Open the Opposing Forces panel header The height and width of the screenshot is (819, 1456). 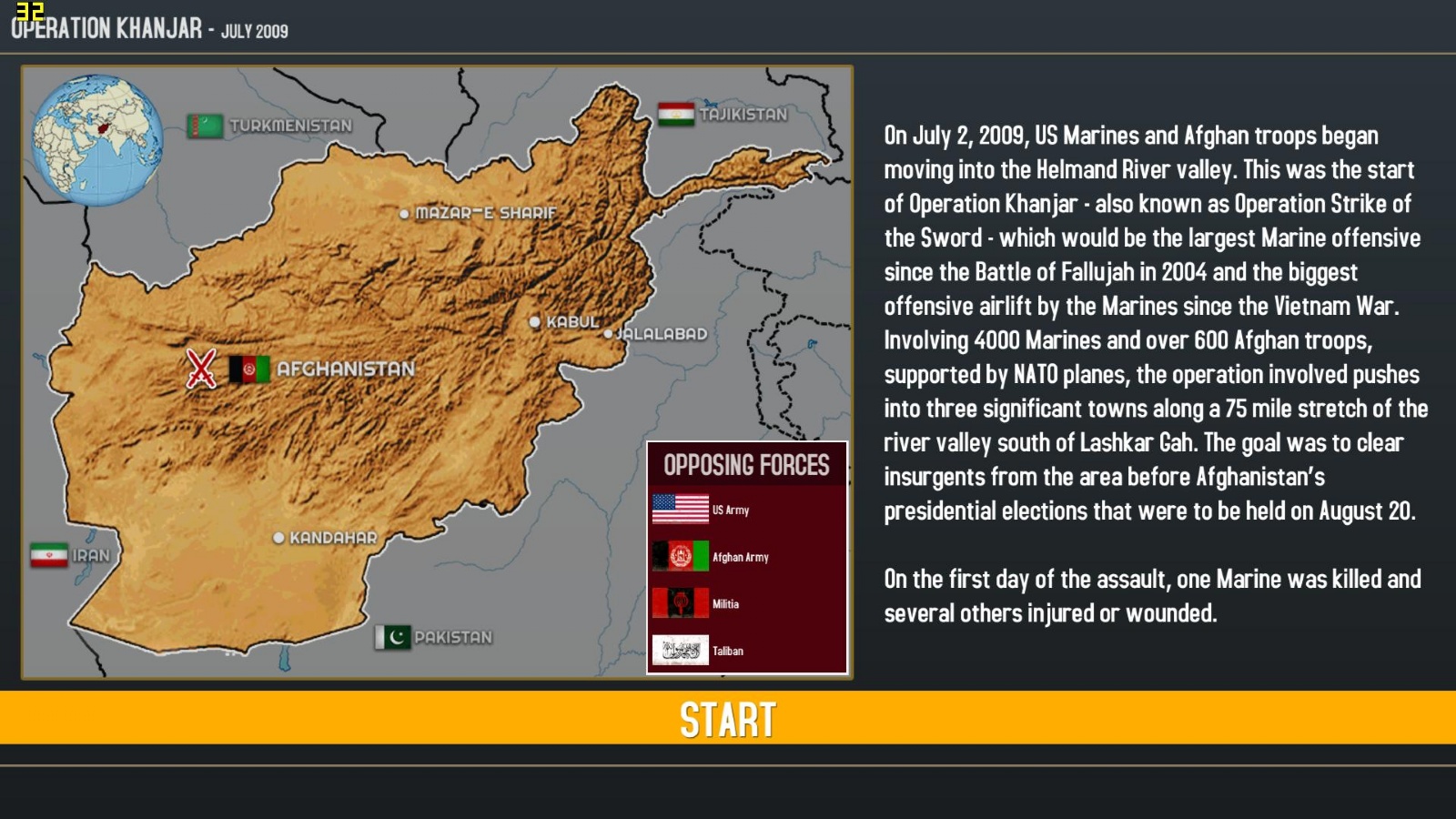(x=748, y=465)
